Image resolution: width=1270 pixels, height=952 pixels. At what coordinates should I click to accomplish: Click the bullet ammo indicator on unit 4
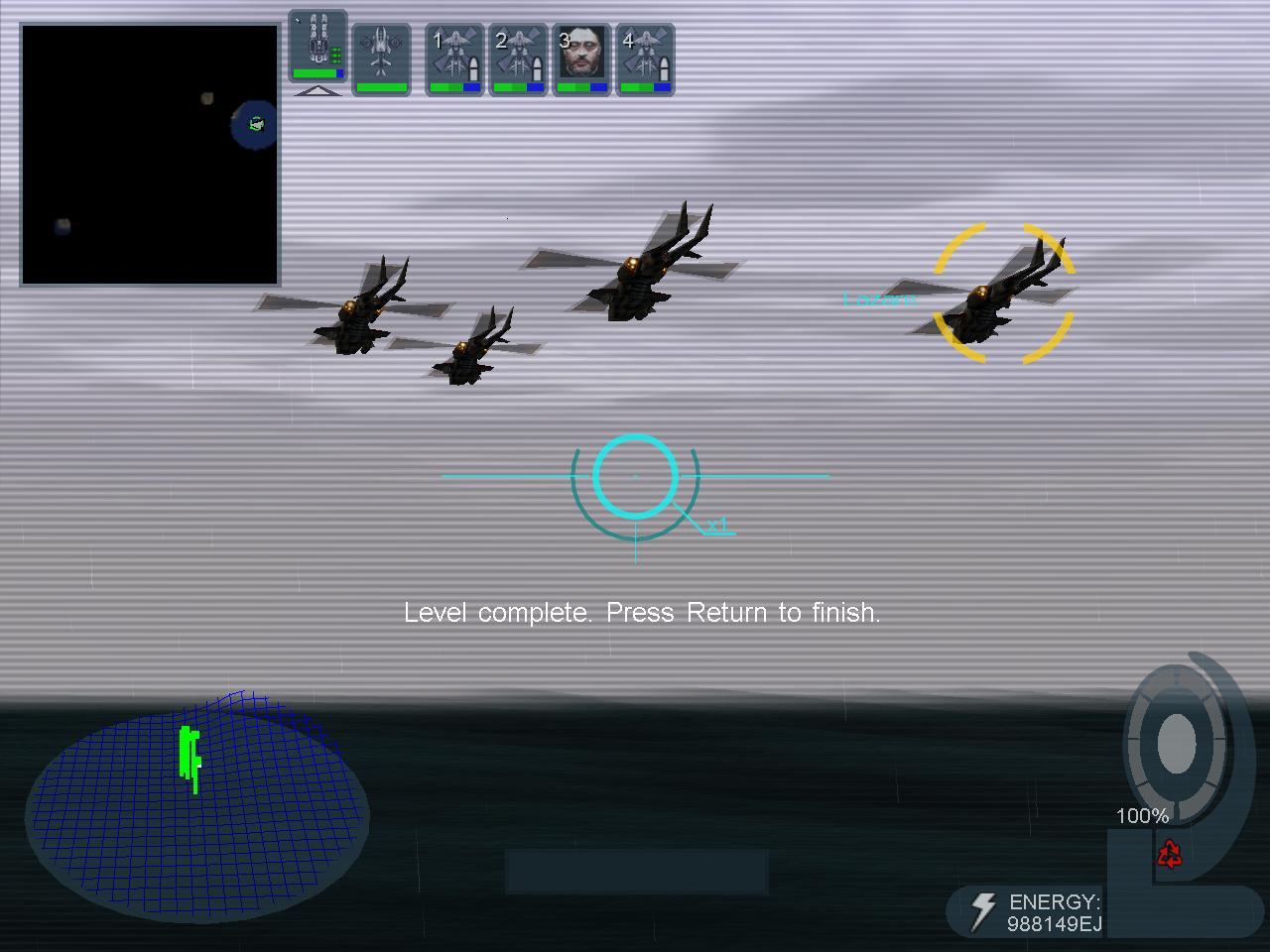pyautogui.click(x=662, y=67)
